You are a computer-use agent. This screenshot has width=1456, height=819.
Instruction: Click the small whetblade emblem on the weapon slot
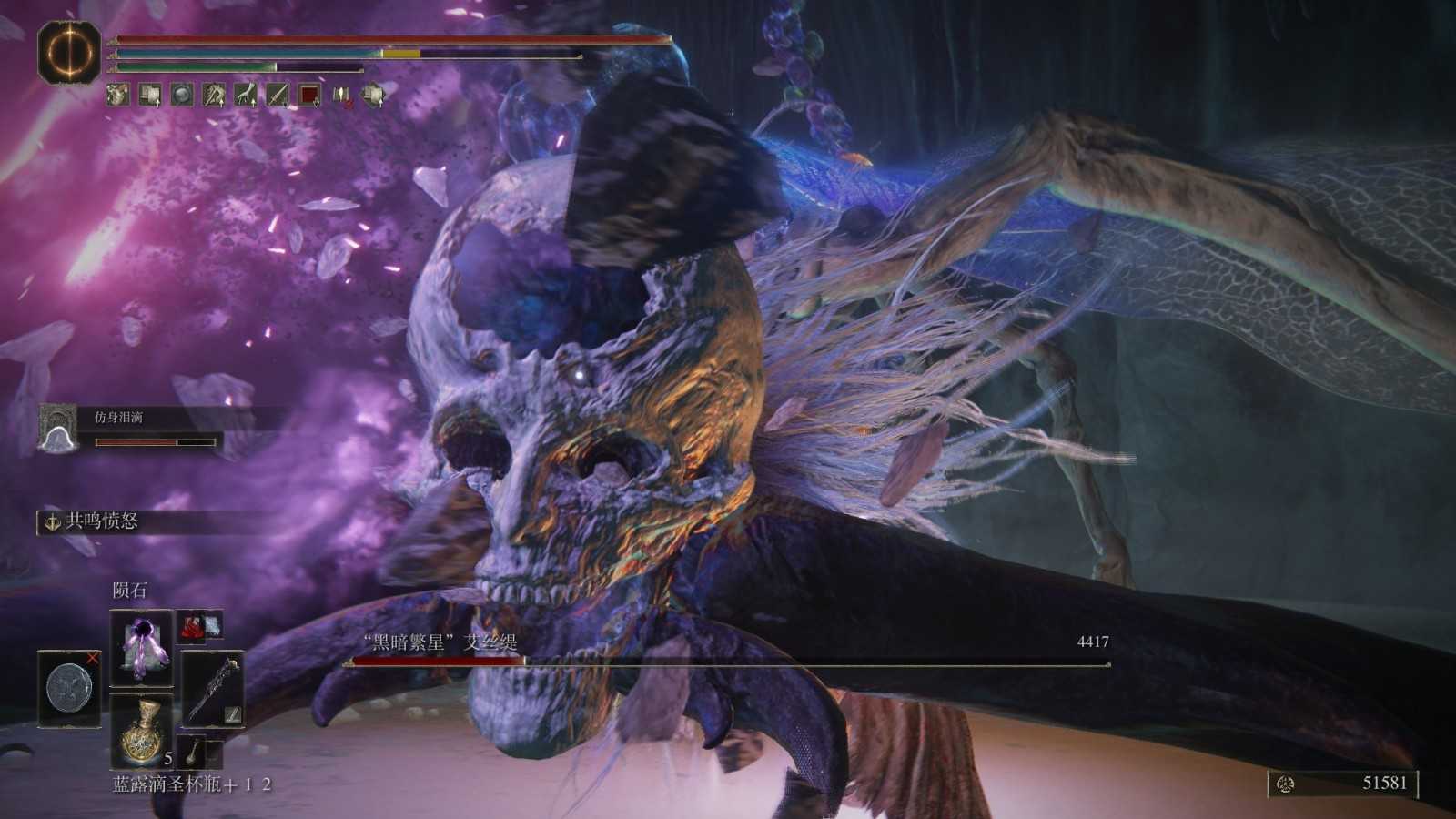coord(234,714)
